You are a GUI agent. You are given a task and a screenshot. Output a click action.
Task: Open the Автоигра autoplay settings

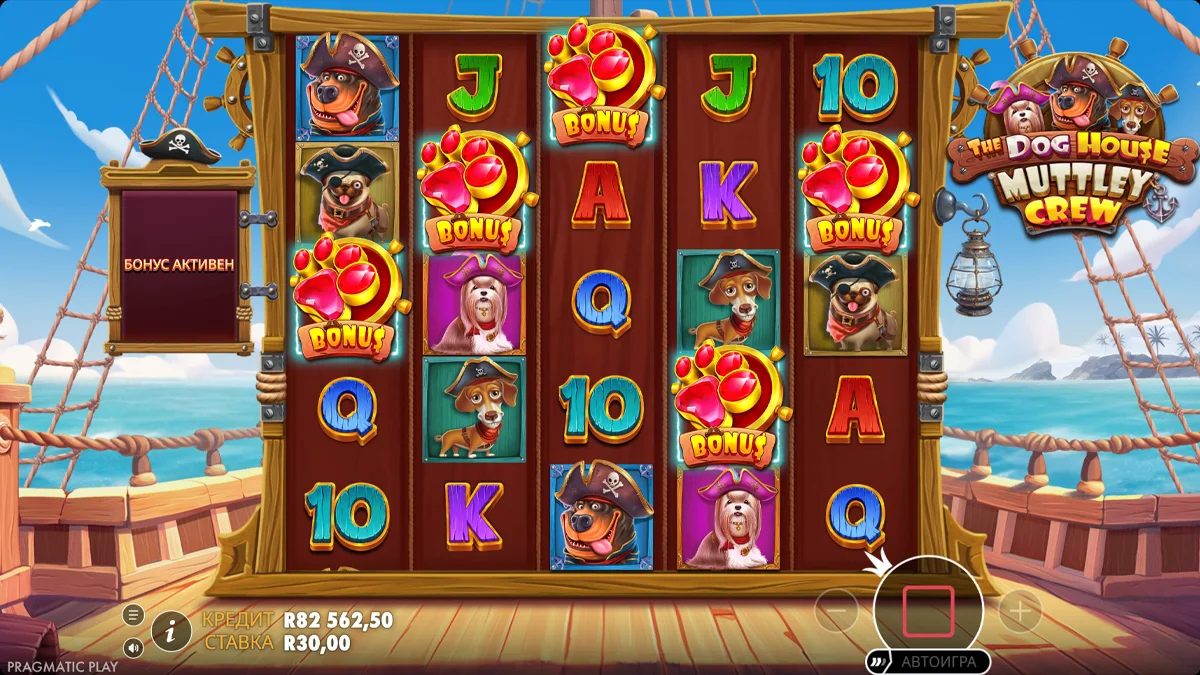[928, 661]
